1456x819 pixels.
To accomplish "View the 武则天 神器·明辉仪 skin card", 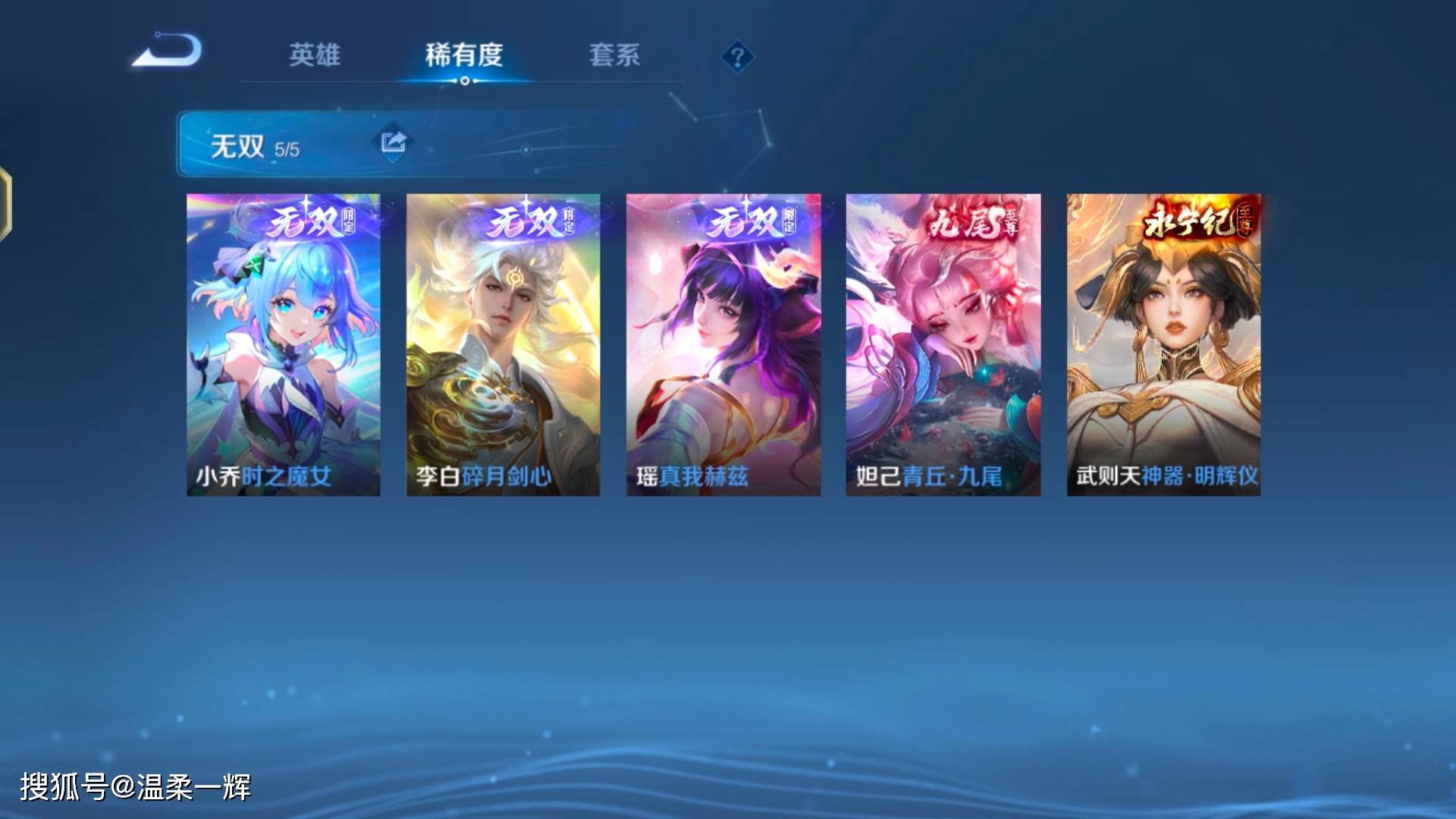I will (x=1163, y=345).
